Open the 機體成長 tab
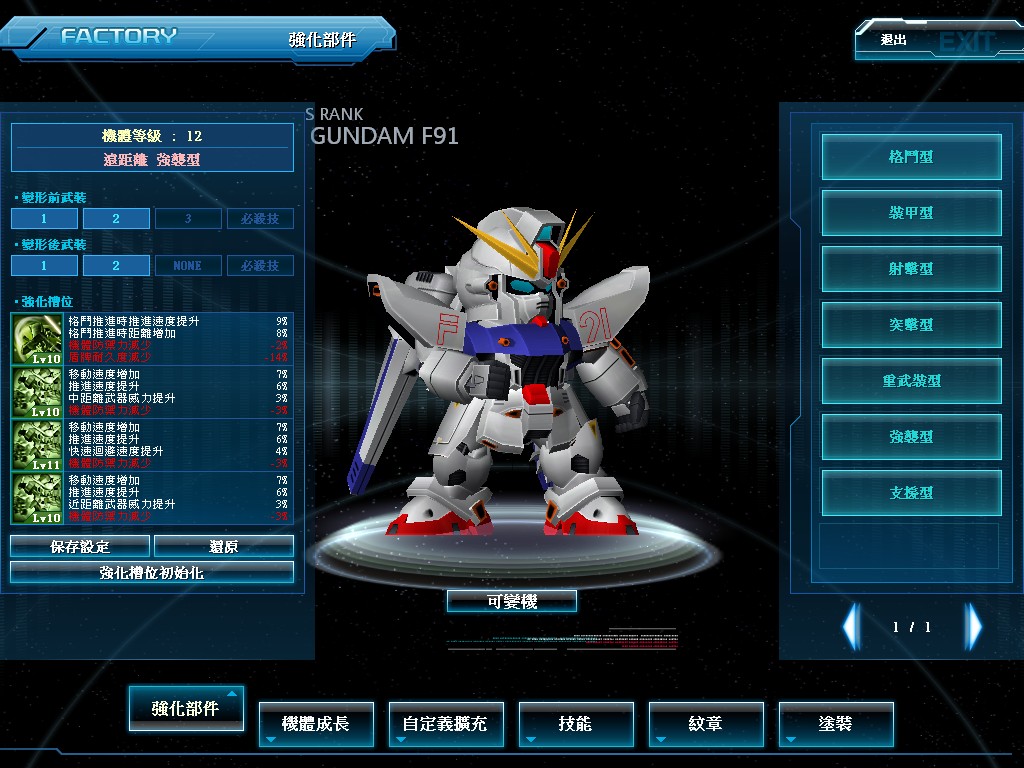The image size is (1024, 768). click(316, 723)
